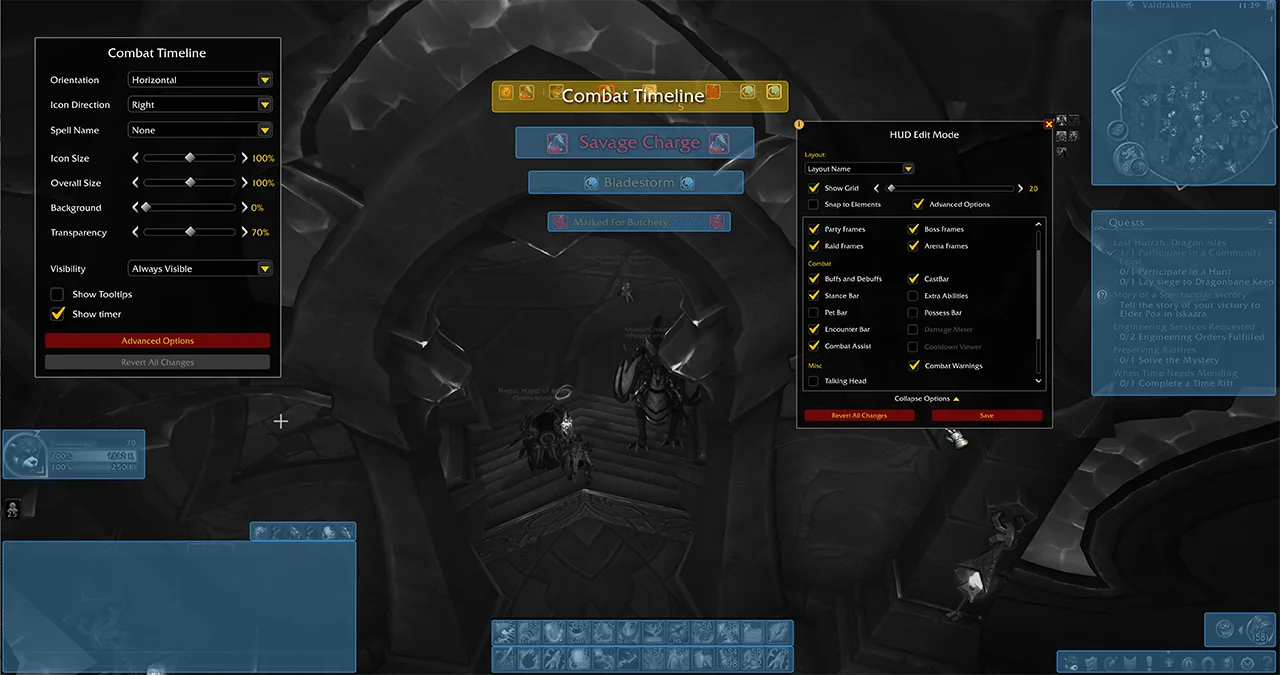Select the Combat Timeline frame
The height and width of the screenshot is (675, 1280).
tap(640, 96)
